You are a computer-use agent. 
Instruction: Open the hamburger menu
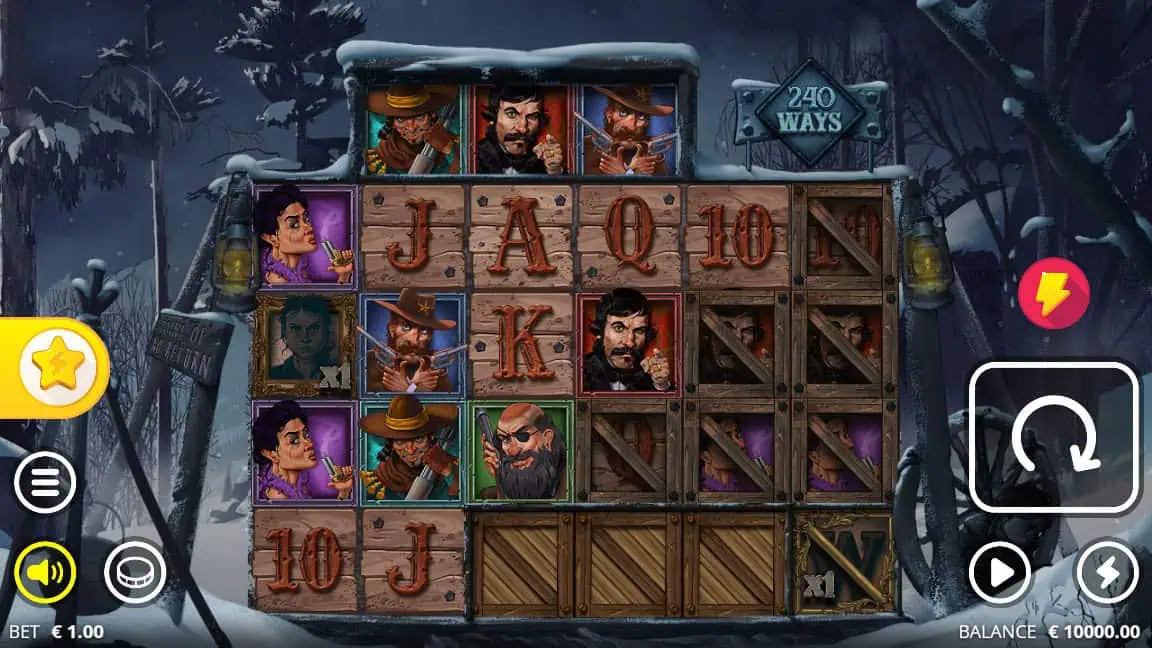(x=45, y=483)
